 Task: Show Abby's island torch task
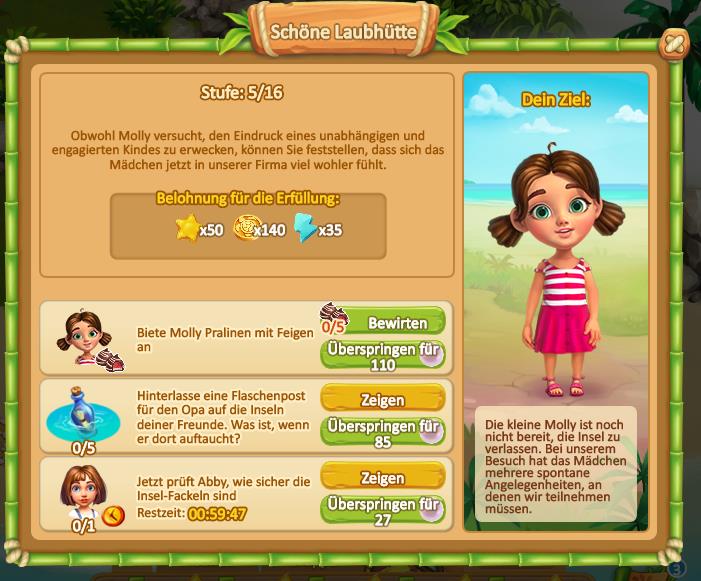click(x=382, y=478)
